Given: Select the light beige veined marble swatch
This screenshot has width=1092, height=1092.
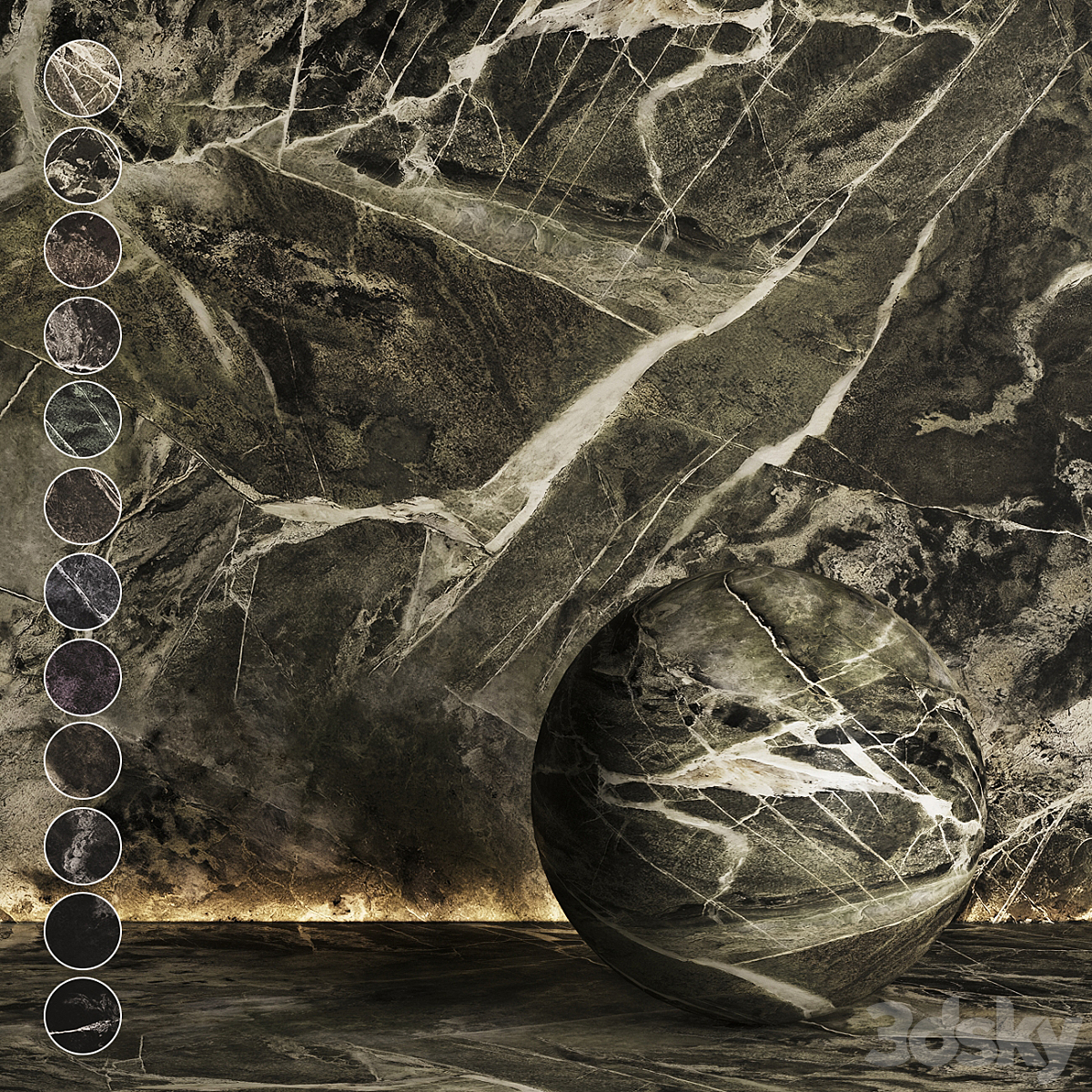Looking at the screenshot, I should pyautogui.click(x=83, y=78).
